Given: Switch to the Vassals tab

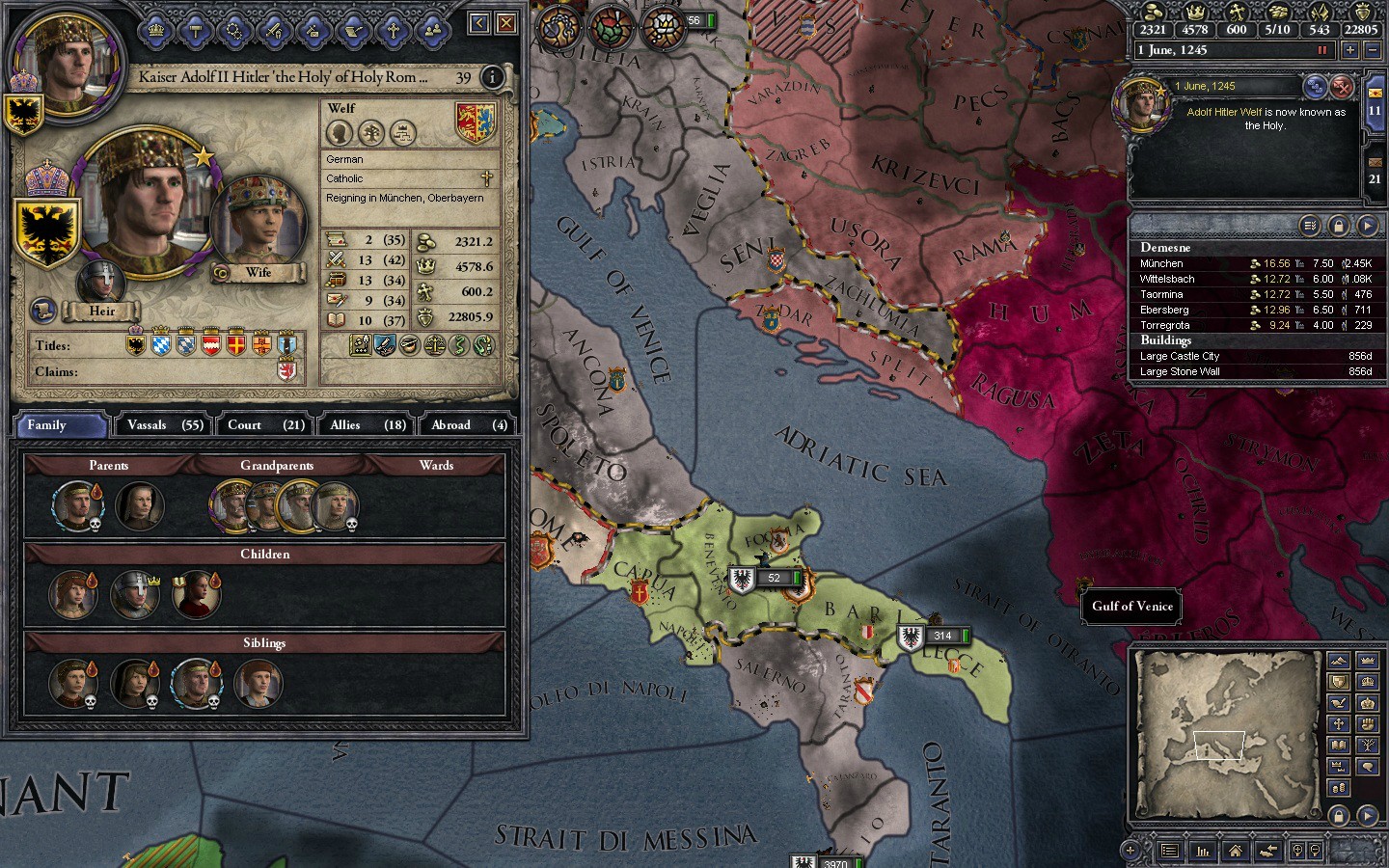Looking at the screenshot, I should (165, 424).
